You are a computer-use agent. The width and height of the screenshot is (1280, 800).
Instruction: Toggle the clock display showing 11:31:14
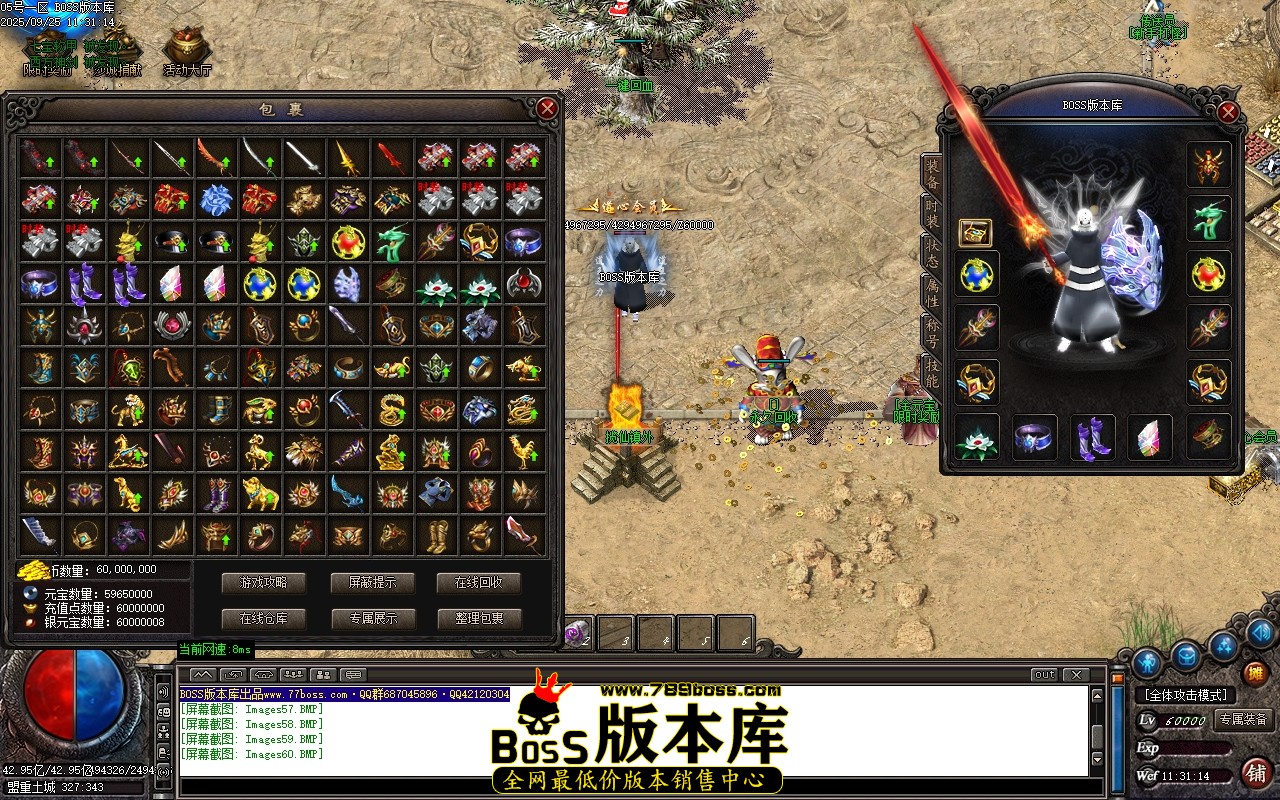click(x=1185, y=775)
